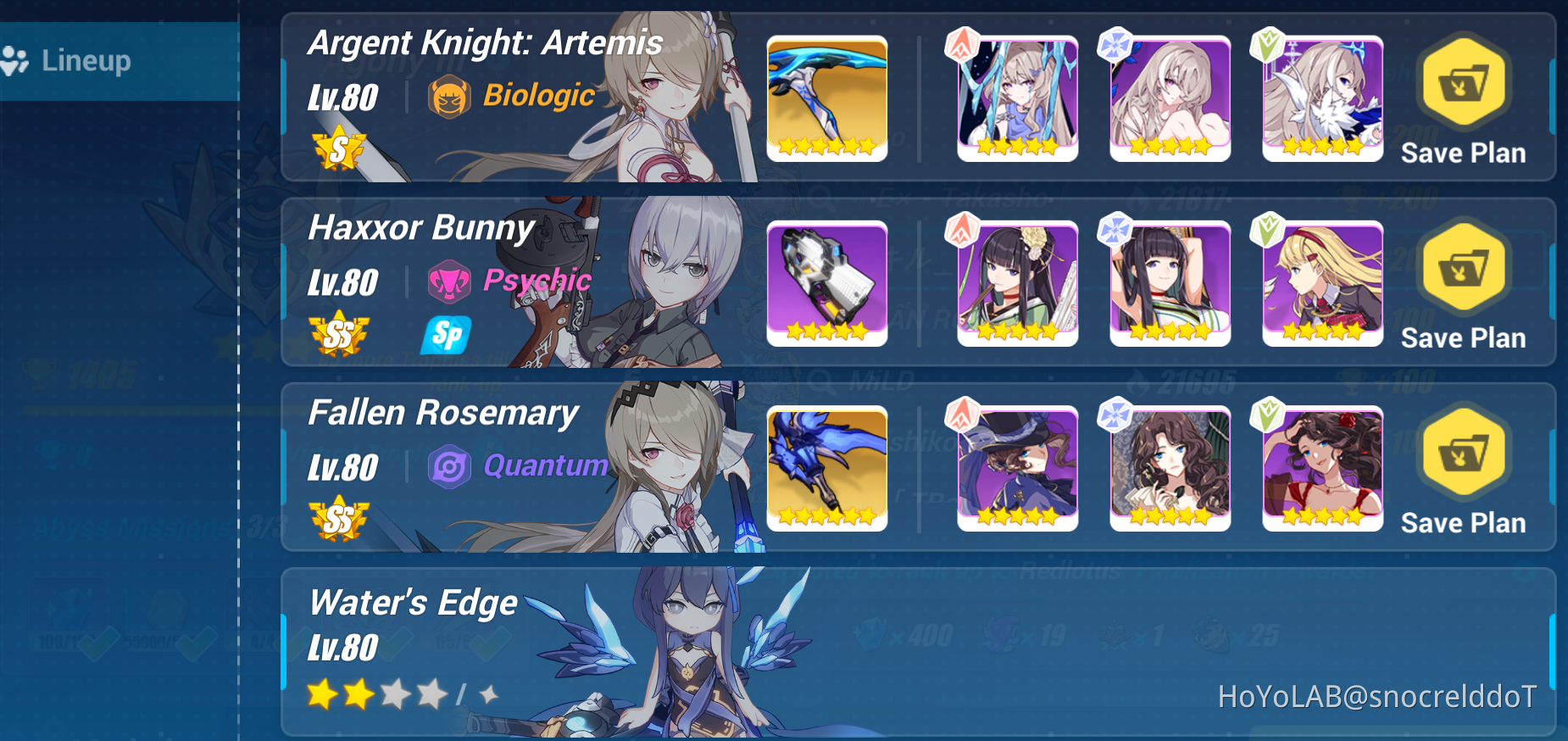The width and height of the screenshot is (1568, 741).
Task: Select Argent Knight's bottom stigmata piece
Action: pos(1321,97)
